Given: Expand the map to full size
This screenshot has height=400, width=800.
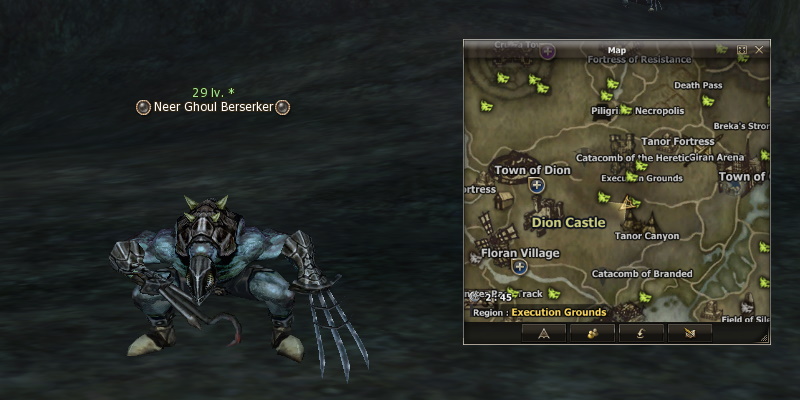Looking at the screenshot, I should point(742,49).
